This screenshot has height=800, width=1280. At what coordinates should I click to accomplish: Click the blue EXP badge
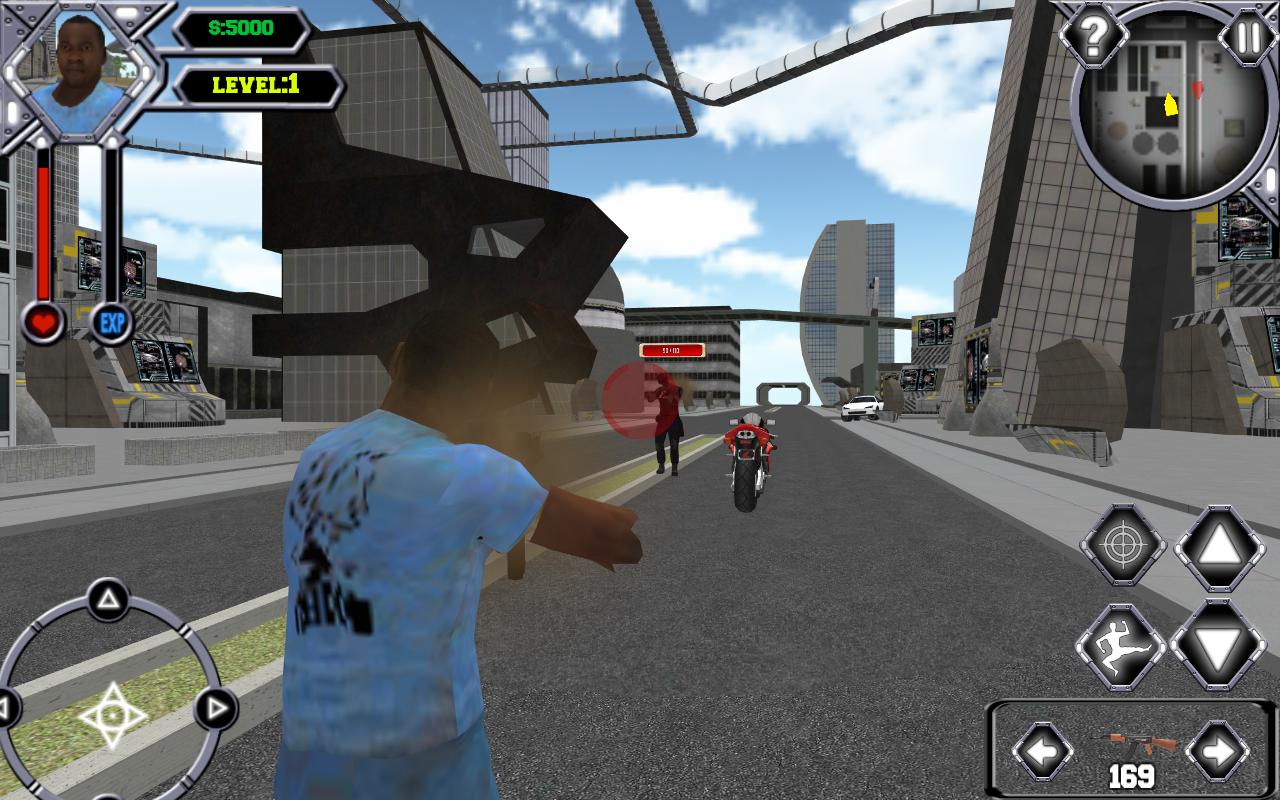112,323
